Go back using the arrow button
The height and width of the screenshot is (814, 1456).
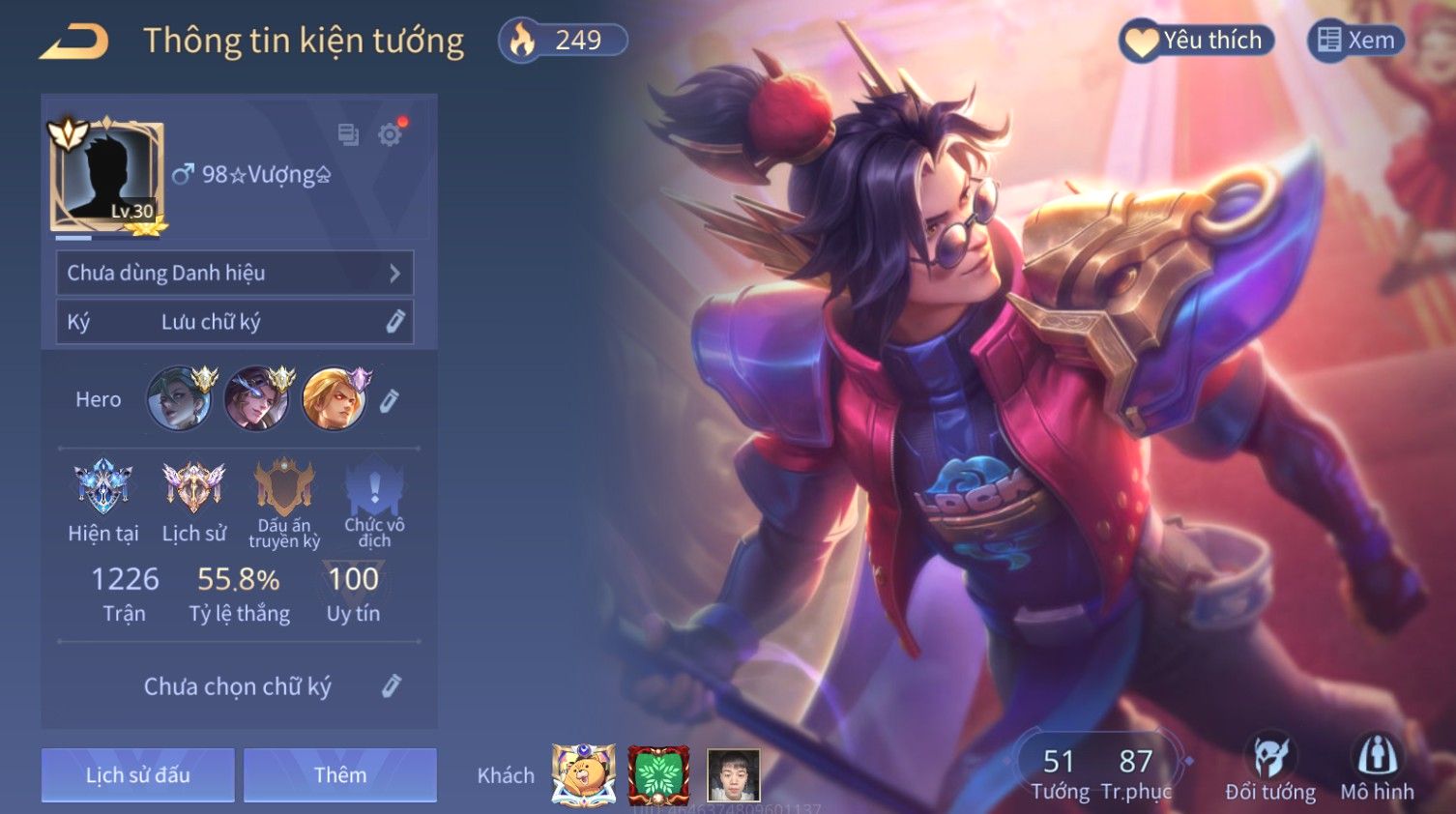[x=74, y=42]
